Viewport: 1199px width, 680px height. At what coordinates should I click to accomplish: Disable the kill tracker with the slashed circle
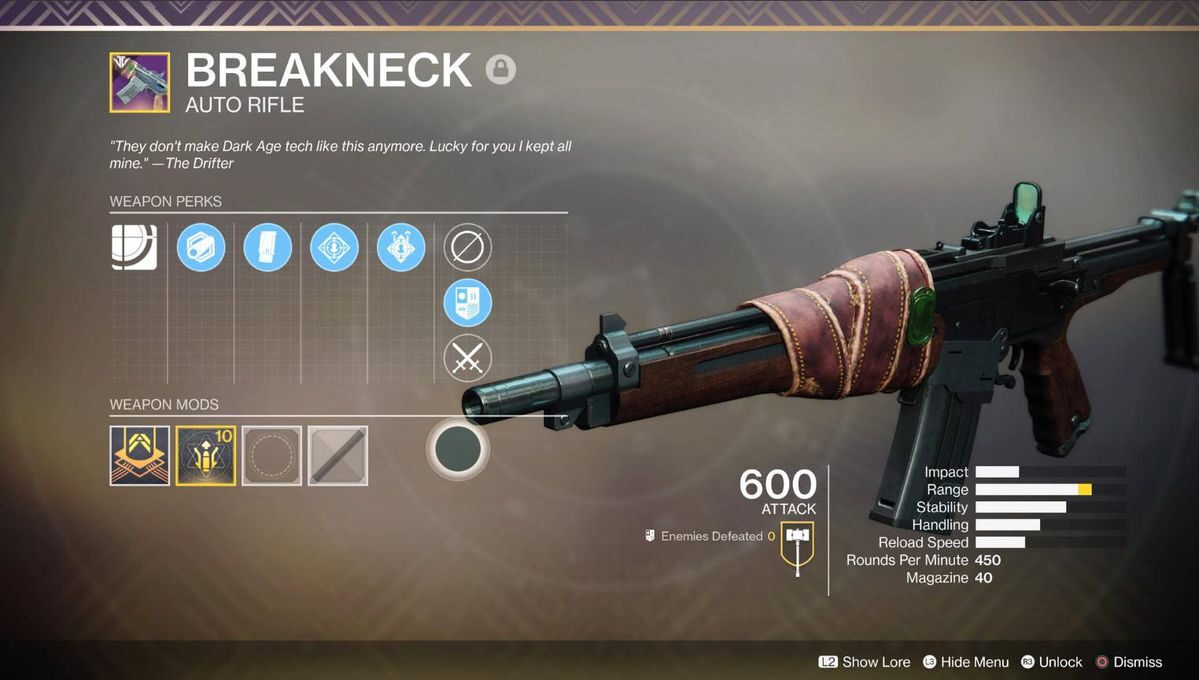pos(467,247)
